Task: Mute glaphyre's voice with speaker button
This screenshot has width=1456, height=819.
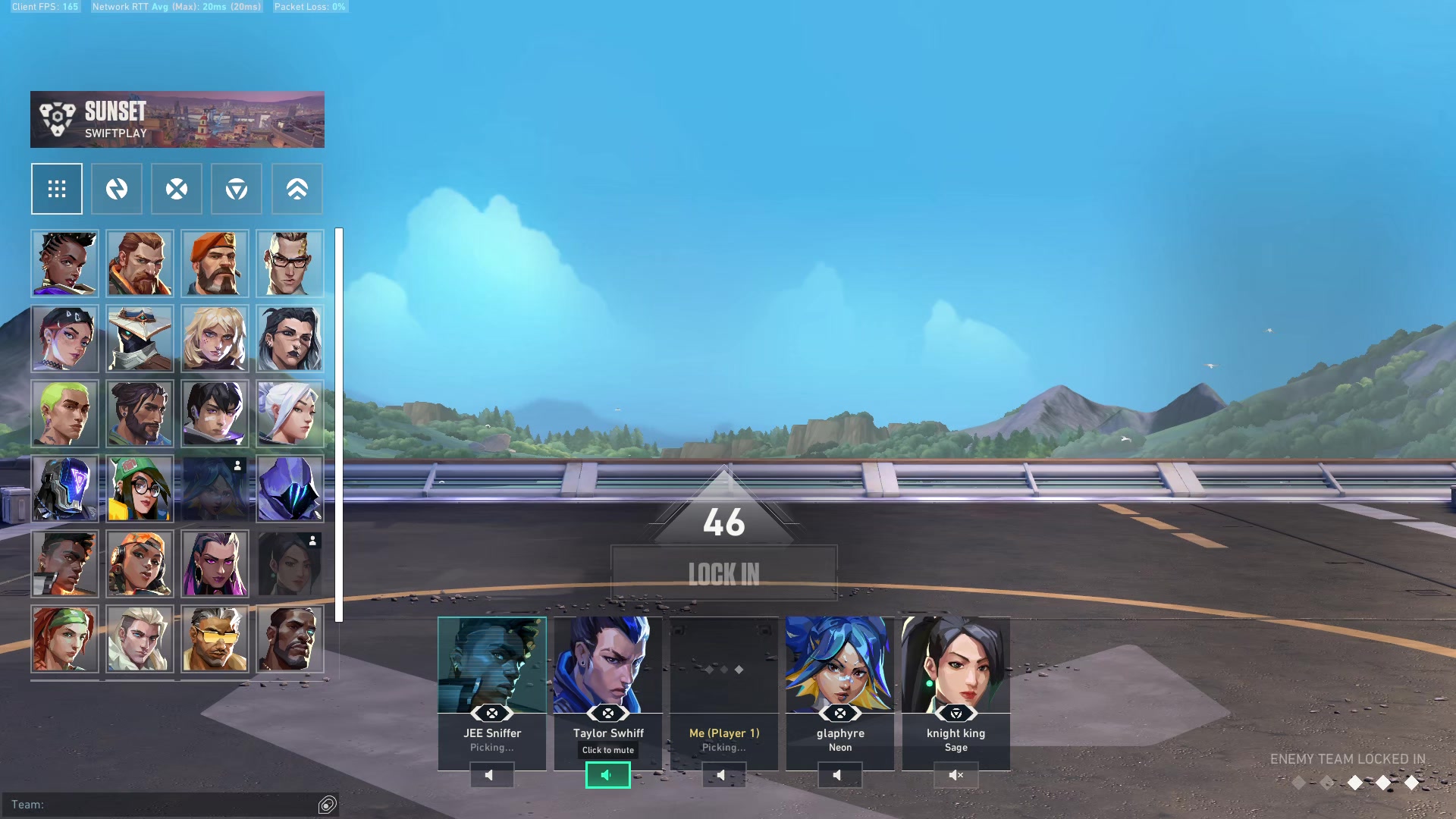Action: coord(839,775)
